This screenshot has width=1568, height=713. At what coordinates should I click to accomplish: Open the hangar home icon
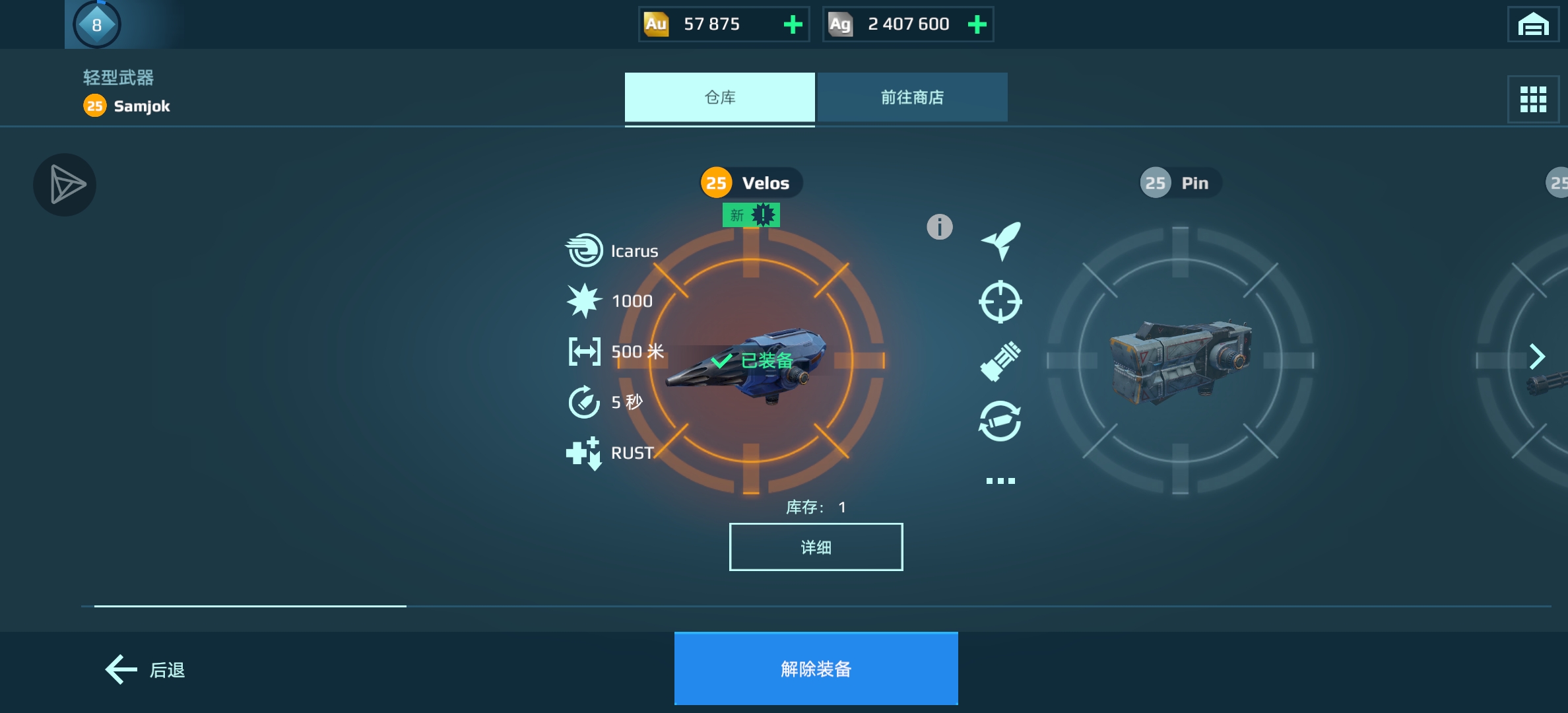[x=1532, y=25]
